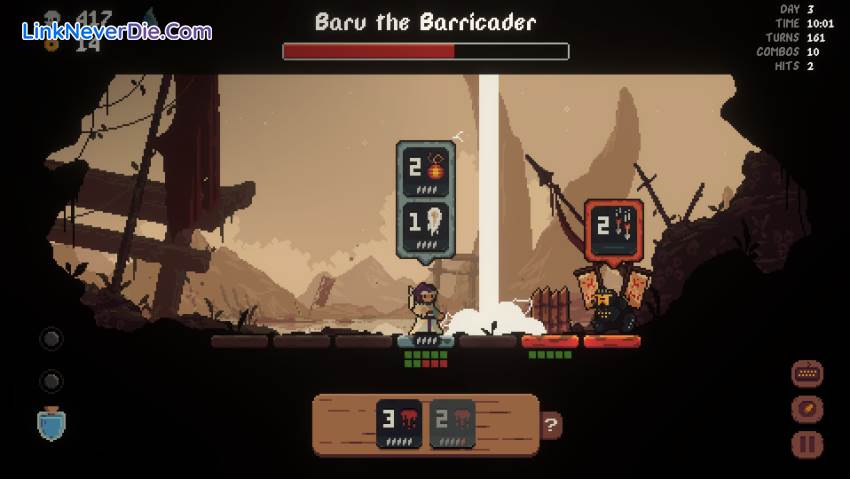Choose the greyed 2-damage attack tile
The width and height of the screenshot is (850, 479).
tap(452, 423)
